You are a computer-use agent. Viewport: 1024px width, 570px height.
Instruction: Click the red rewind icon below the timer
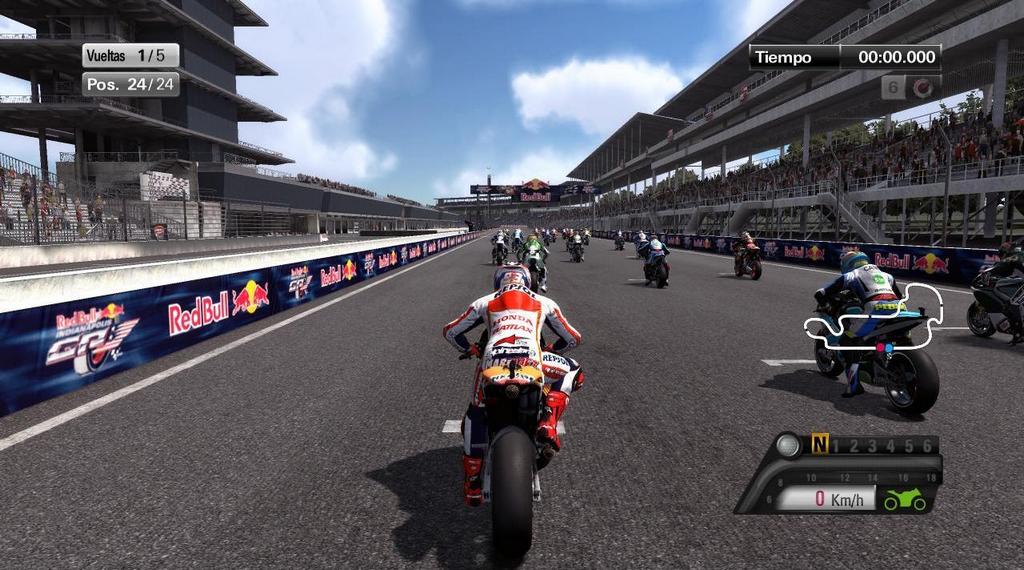(x=923, y=88)
